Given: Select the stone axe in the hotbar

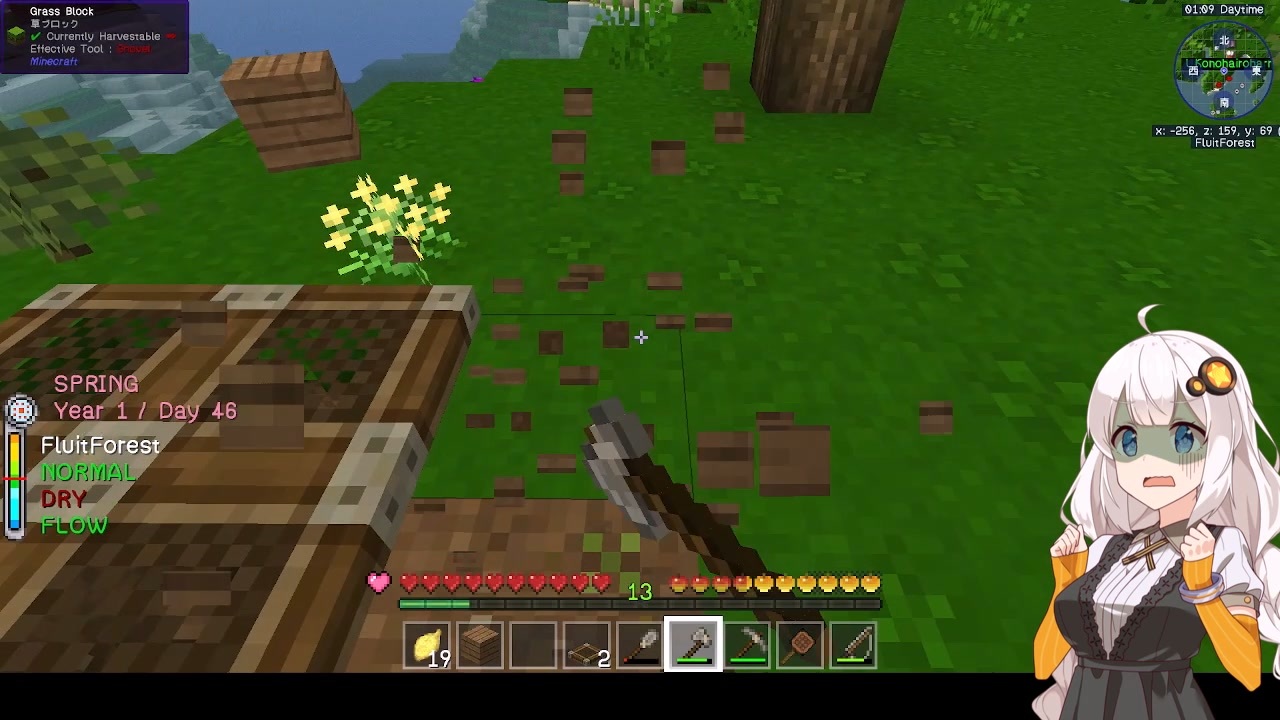Looking at the screenshot, I should pos(693,645).
